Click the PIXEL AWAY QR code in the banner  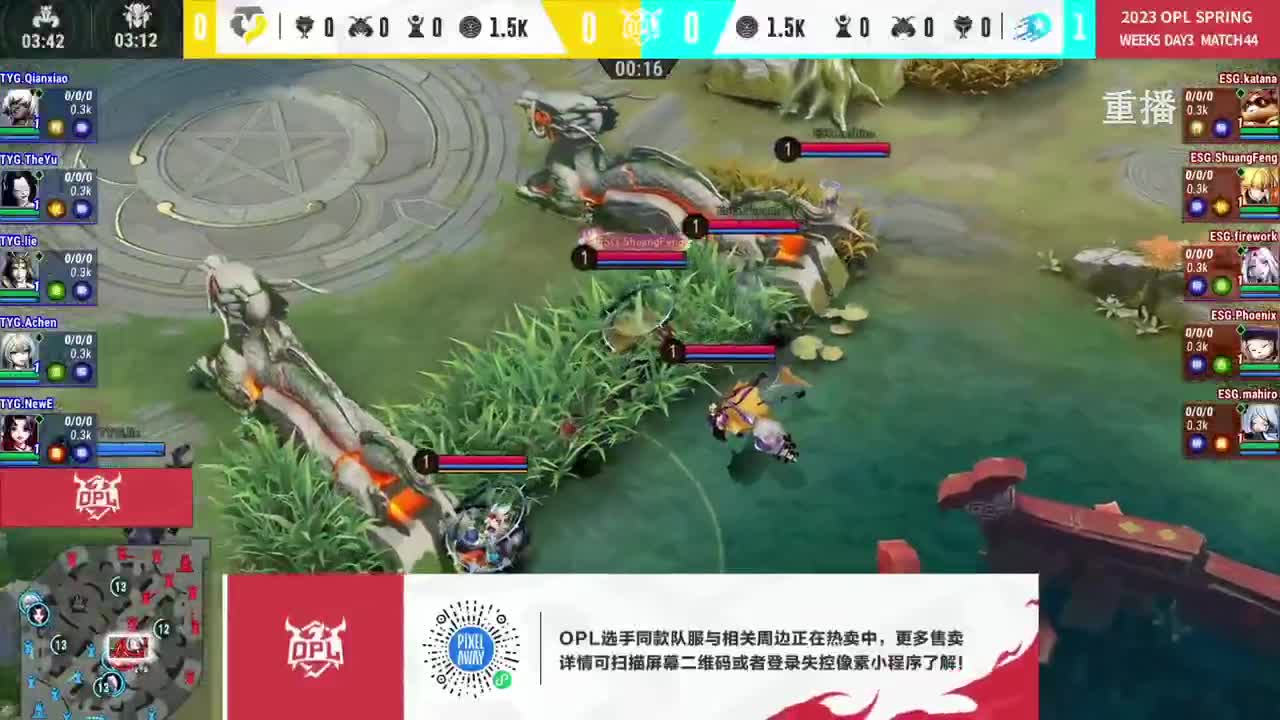pos(469,647)
